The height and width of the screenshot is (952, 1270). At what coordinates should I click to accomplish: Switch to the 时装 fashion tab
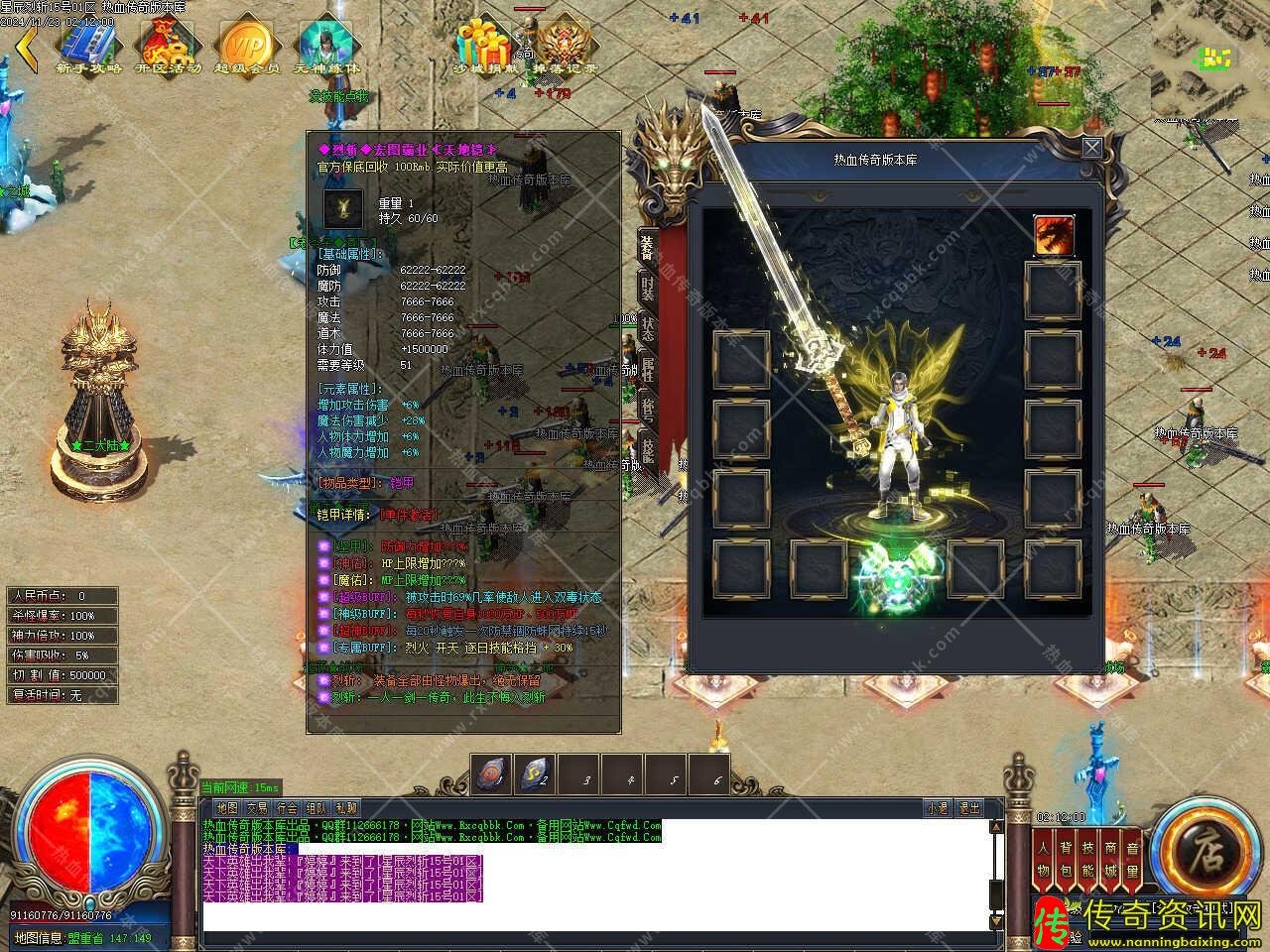pos(647,287)
